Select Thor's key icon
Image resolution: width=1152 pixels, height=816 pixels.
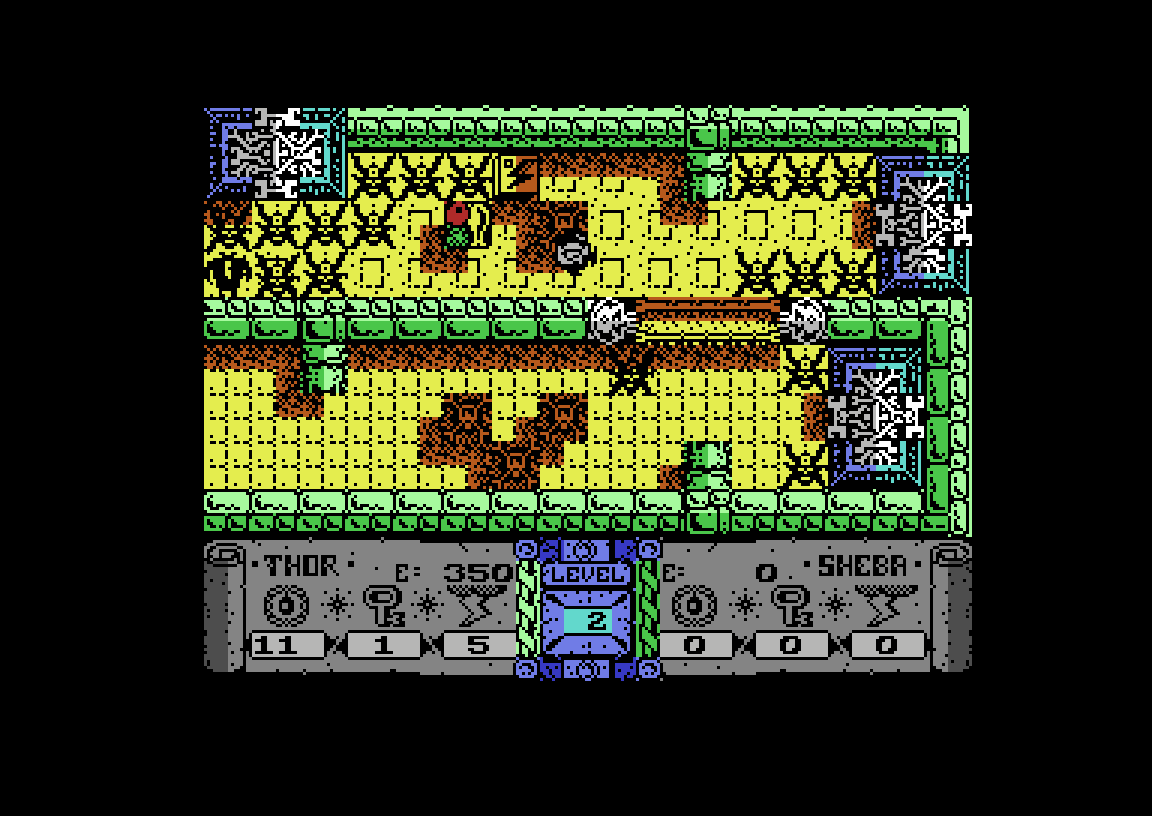382,606
